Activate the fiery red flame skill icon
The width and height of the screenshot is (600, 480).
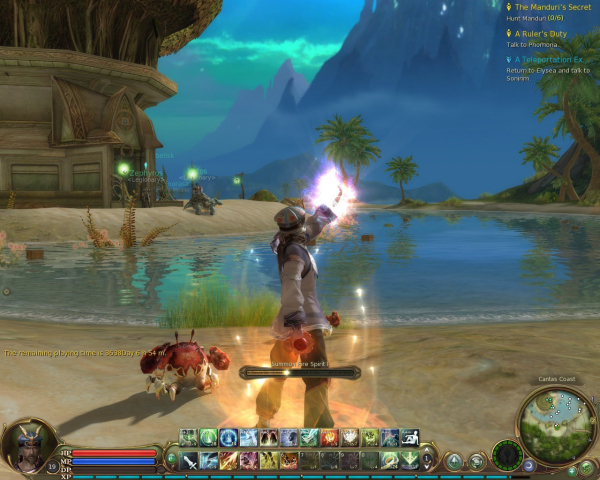tap(329, 437)
